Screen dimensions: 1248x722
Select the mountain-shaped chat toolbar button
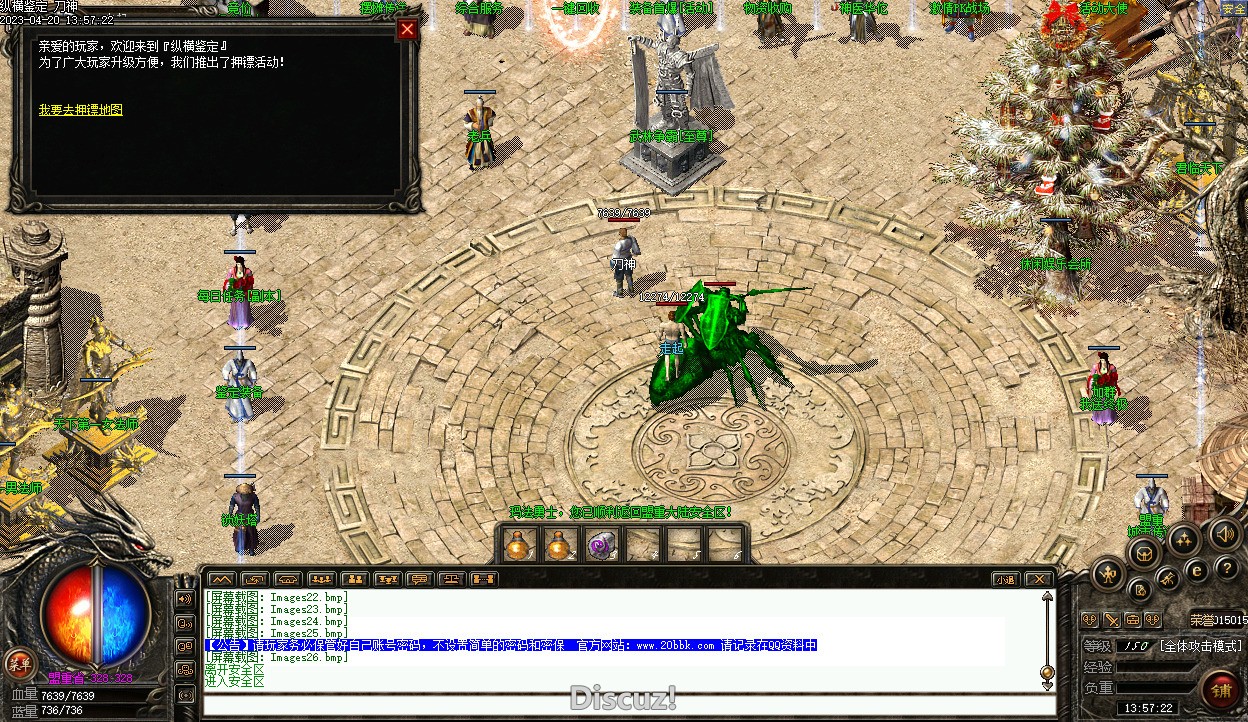[221, 579]
